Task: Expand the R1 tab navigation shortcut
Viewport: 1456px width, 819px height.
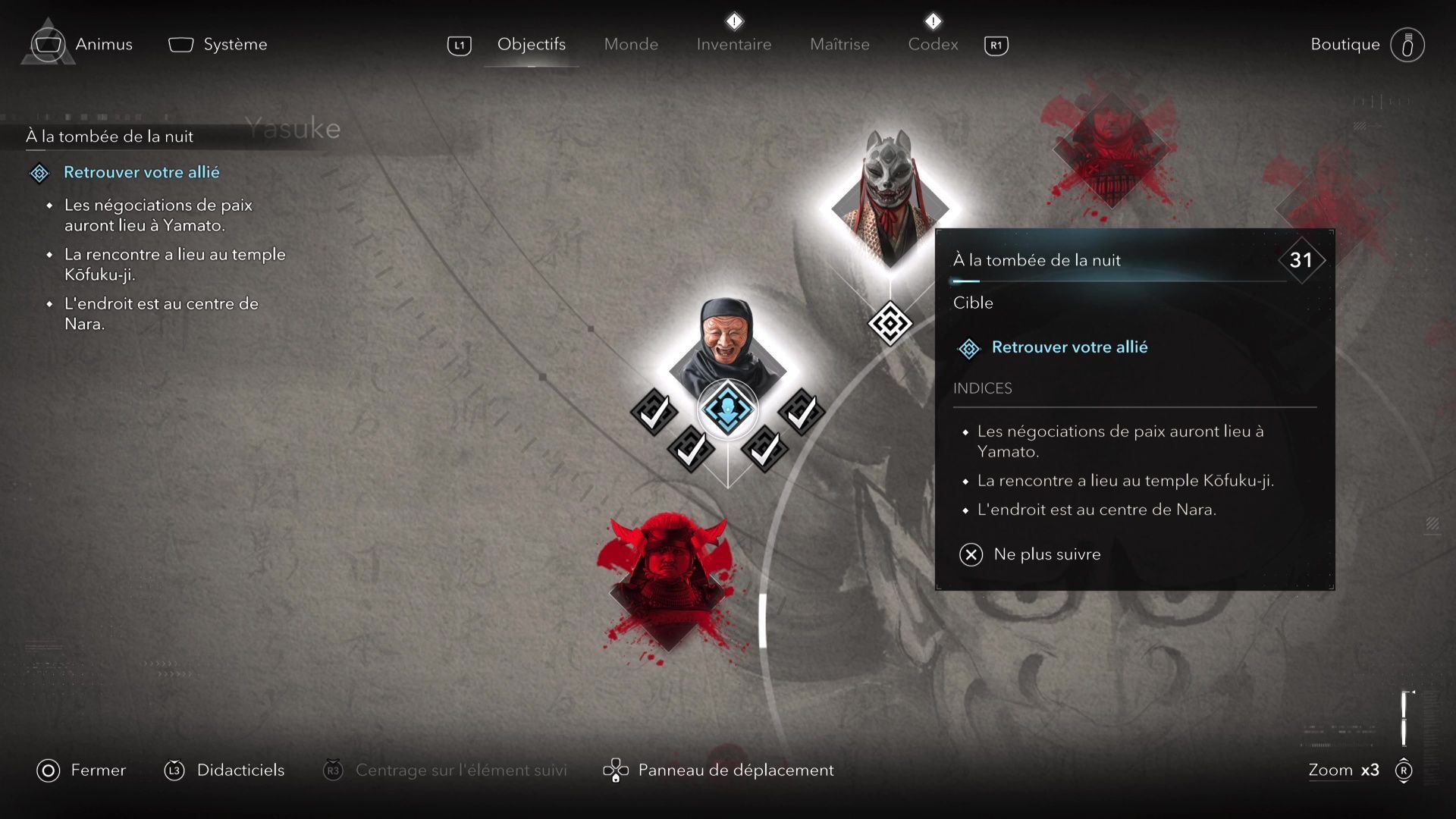Action: (x=996, y=45)
